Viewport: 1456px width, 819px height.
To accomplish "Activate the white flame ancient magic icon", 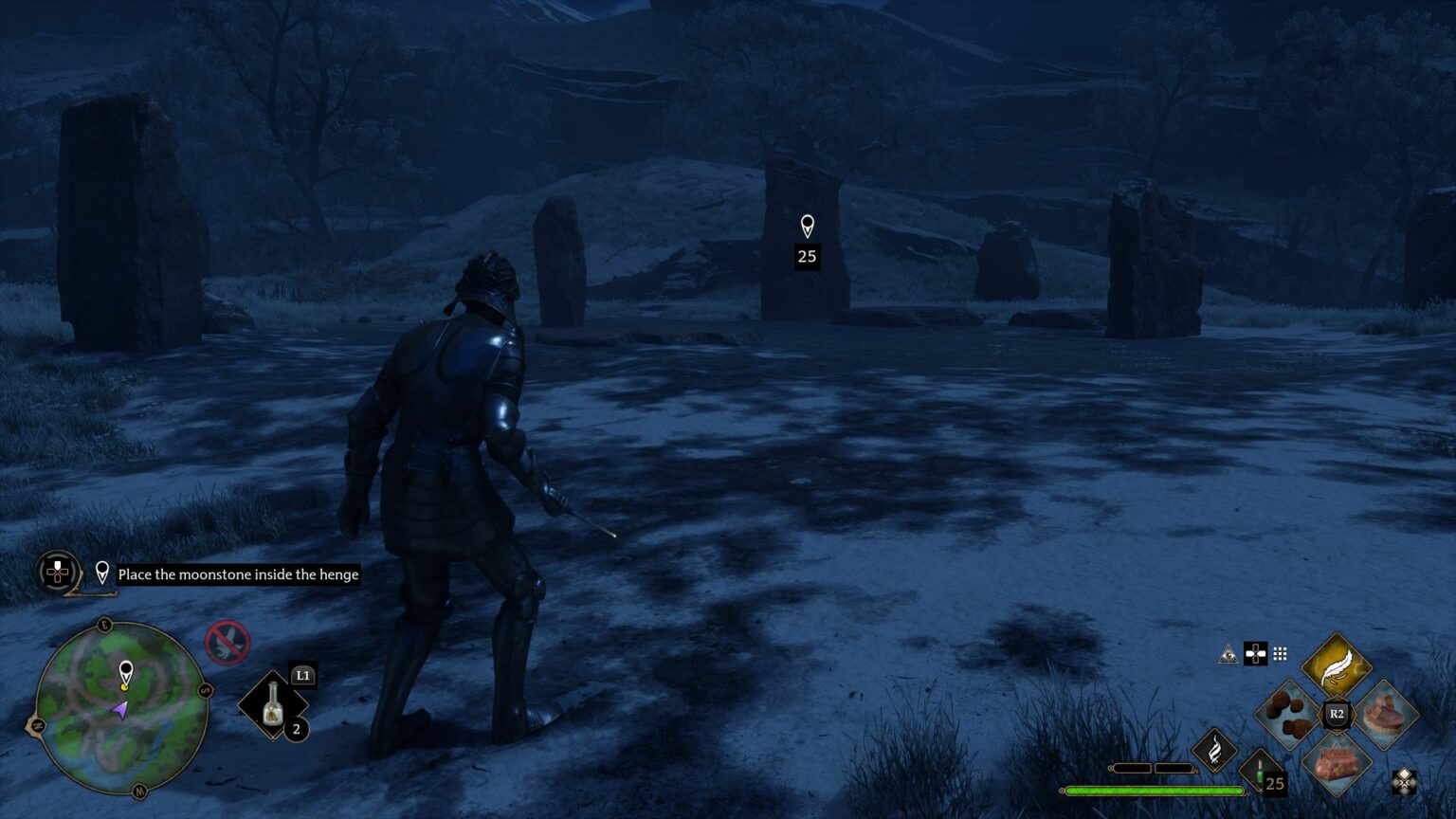I will coord(1214,750).
